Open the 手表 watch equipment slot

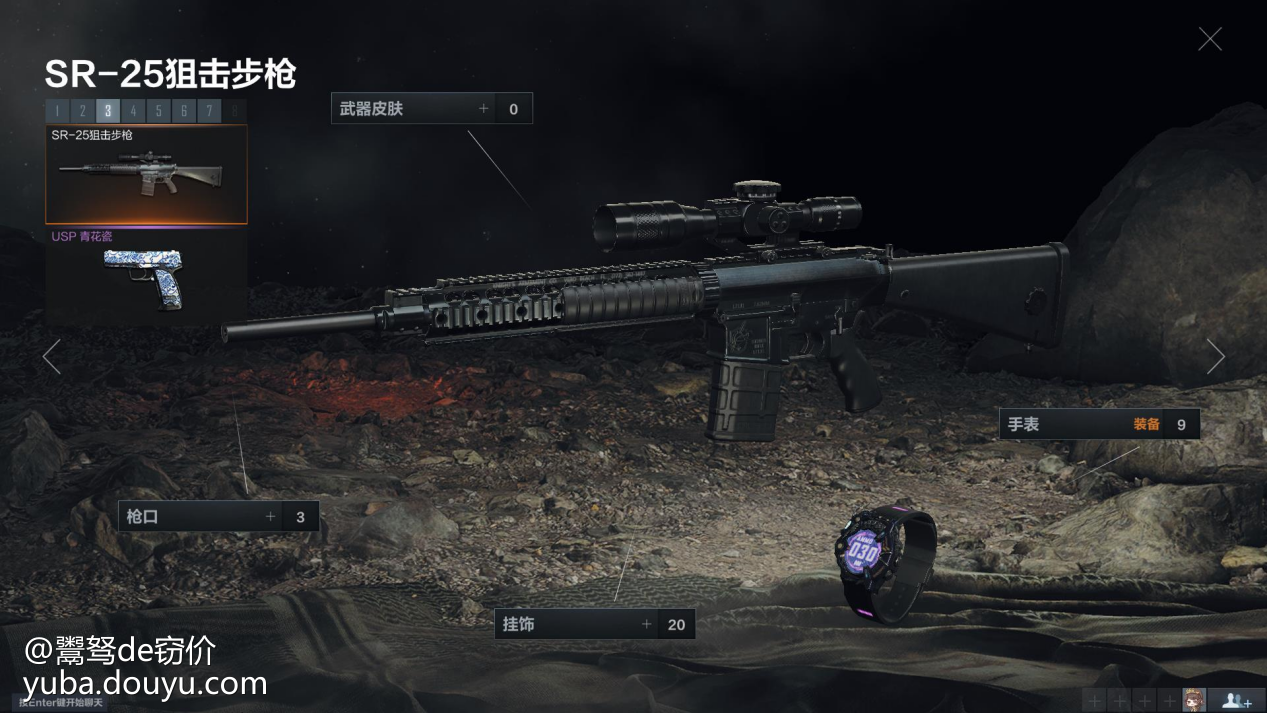tap(1098, 424)
